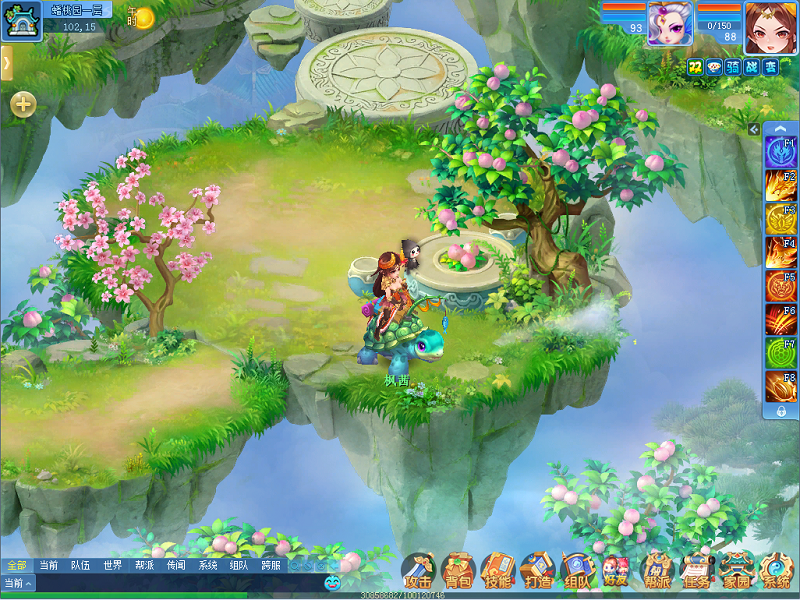Switch to the 世界 world chat tab

(112, 565)
